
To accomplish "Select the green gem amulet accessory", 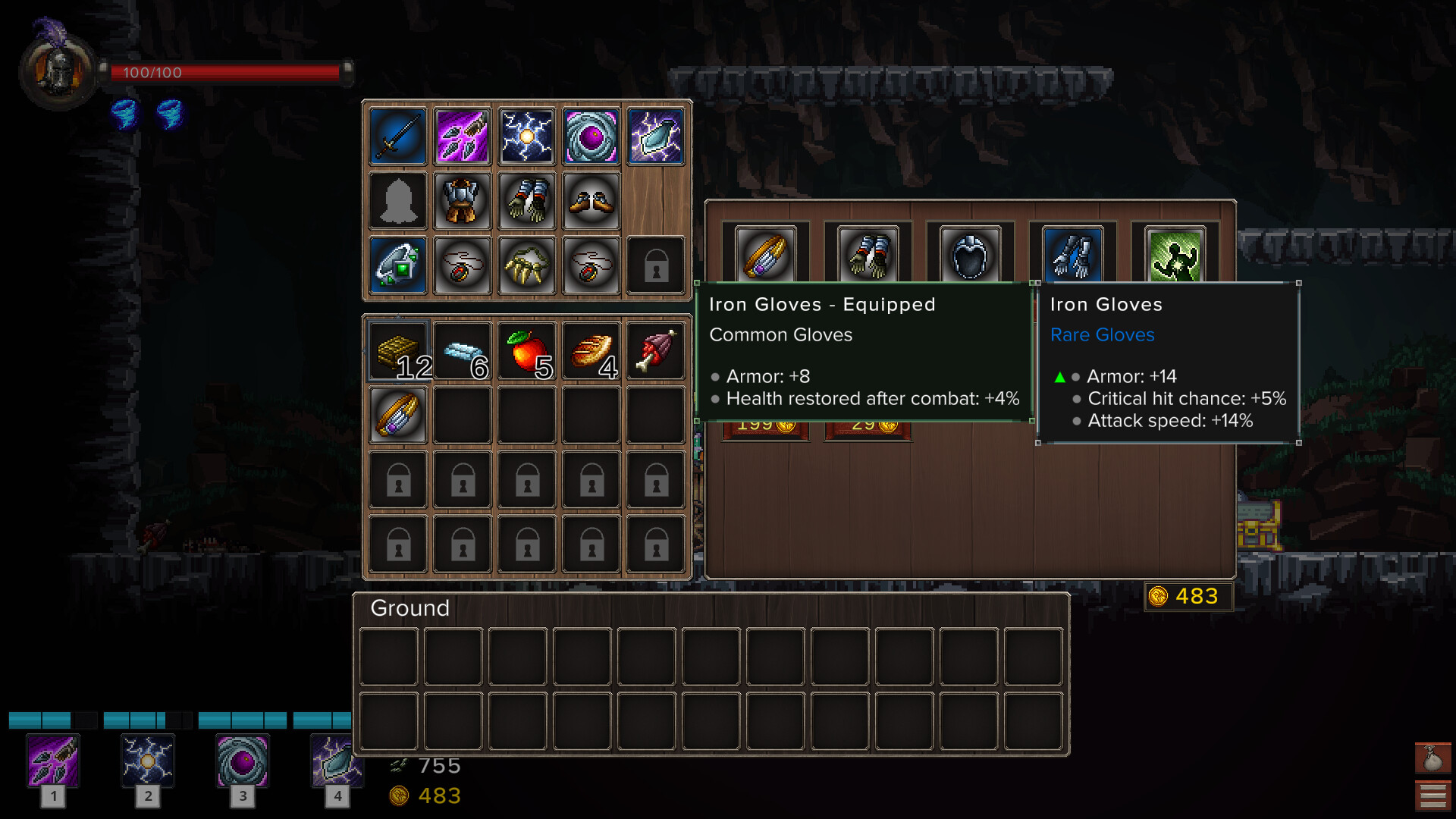I will pos(397,265).
